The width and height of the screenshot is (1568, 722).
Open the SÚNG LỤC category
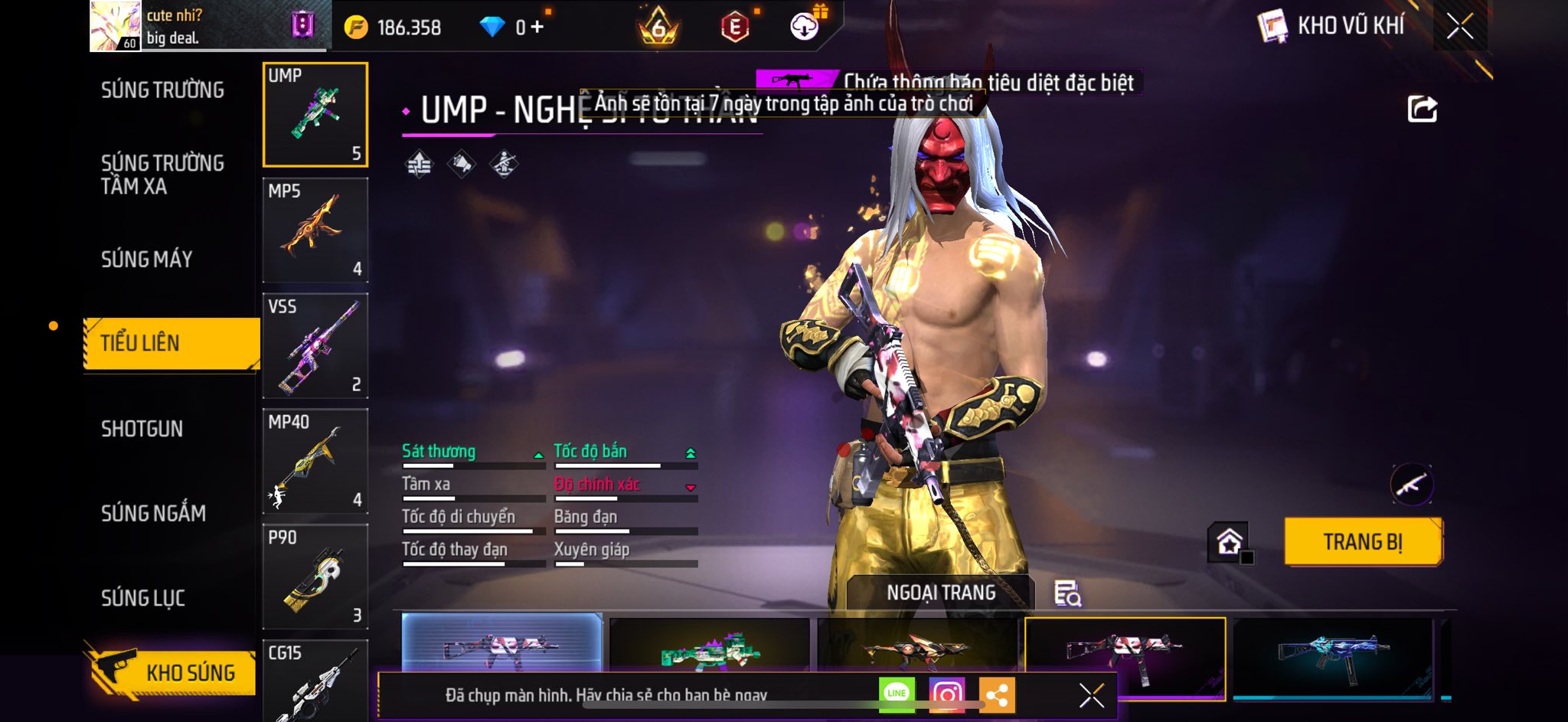click(143, 598)
